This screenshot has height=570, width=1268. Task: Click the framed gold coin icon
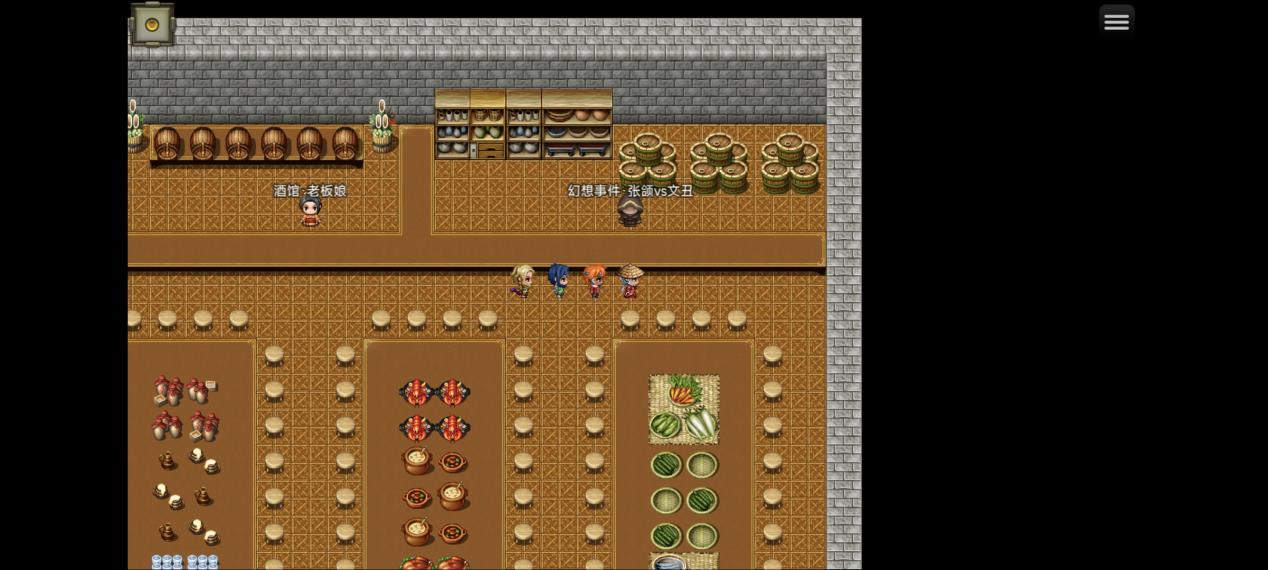(x=152, y=25)
